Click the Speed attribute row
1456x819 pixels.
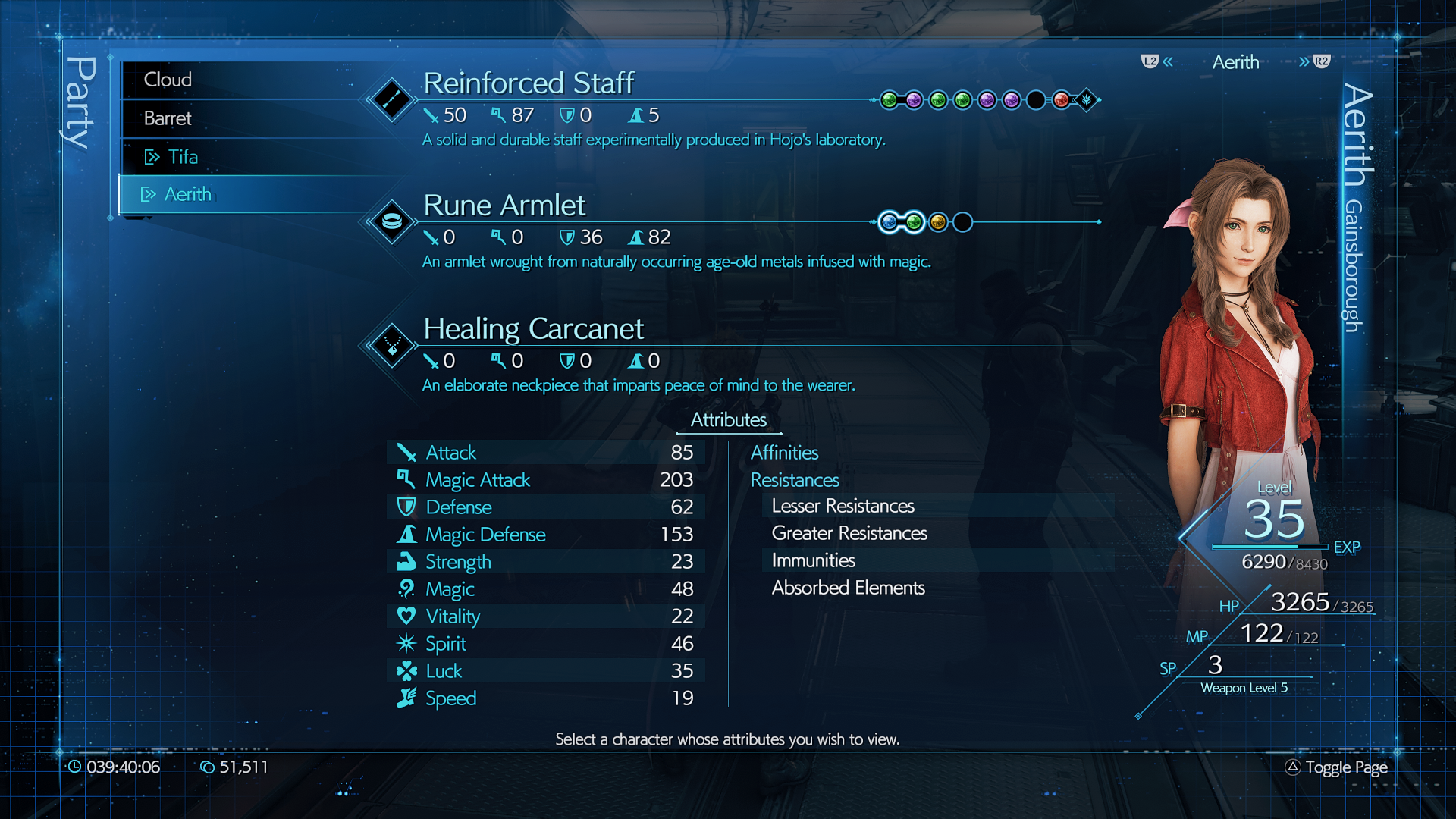pos(546,698)
